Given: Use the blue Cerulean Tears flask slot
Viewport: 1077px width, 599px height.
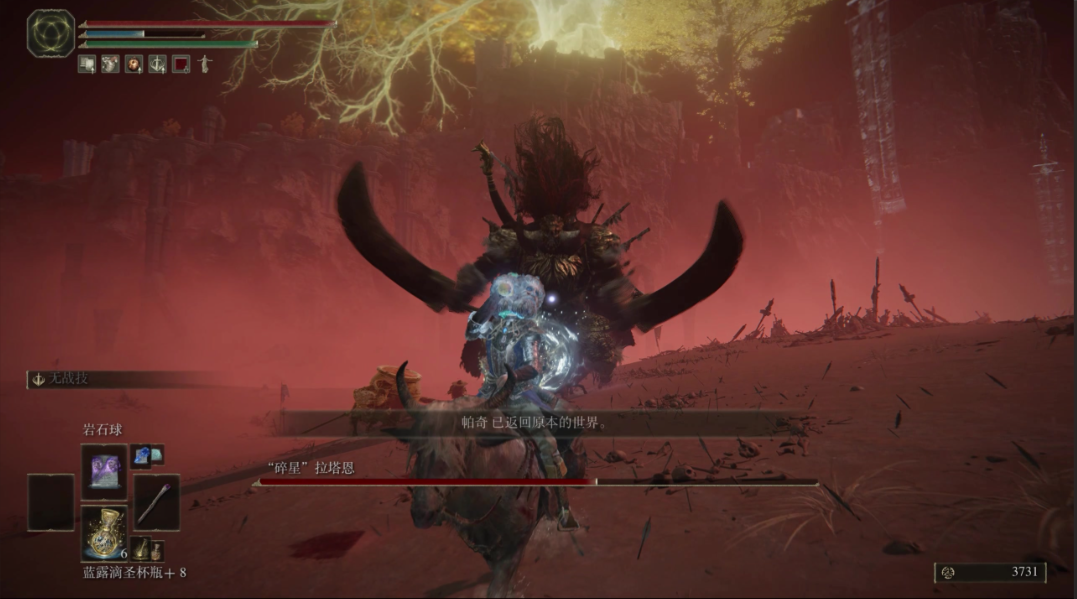Looking at the screenshot, I should pyautogui.click(x=104, y=532).
